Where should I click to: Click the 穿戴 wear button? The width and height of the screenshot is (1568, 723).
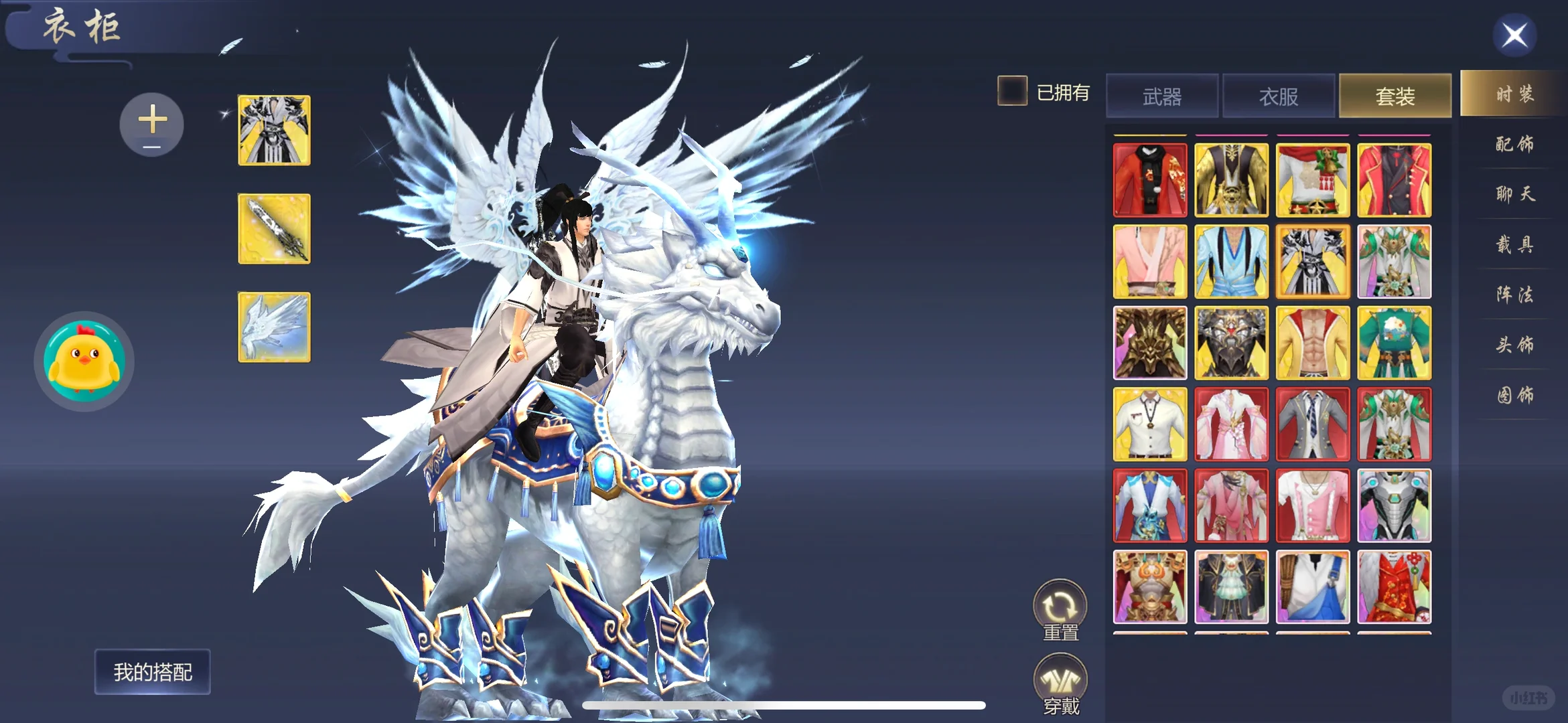point(1060,684)
